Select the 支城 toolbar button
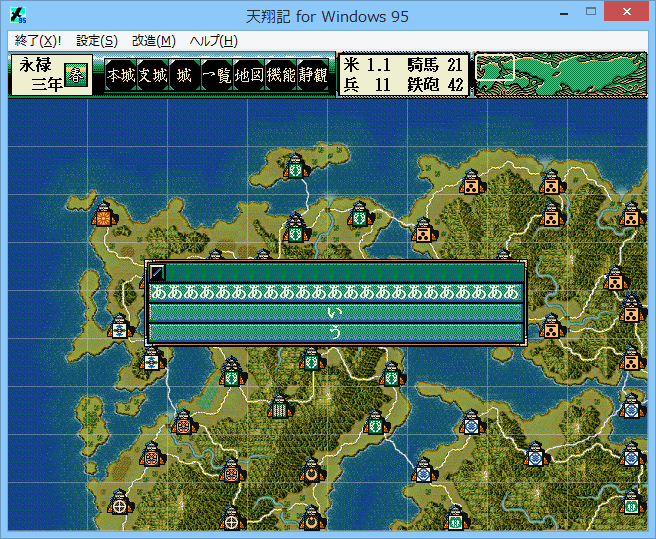Image resolution: width=656 pixels, height=539 pixels. coord(152,75)
